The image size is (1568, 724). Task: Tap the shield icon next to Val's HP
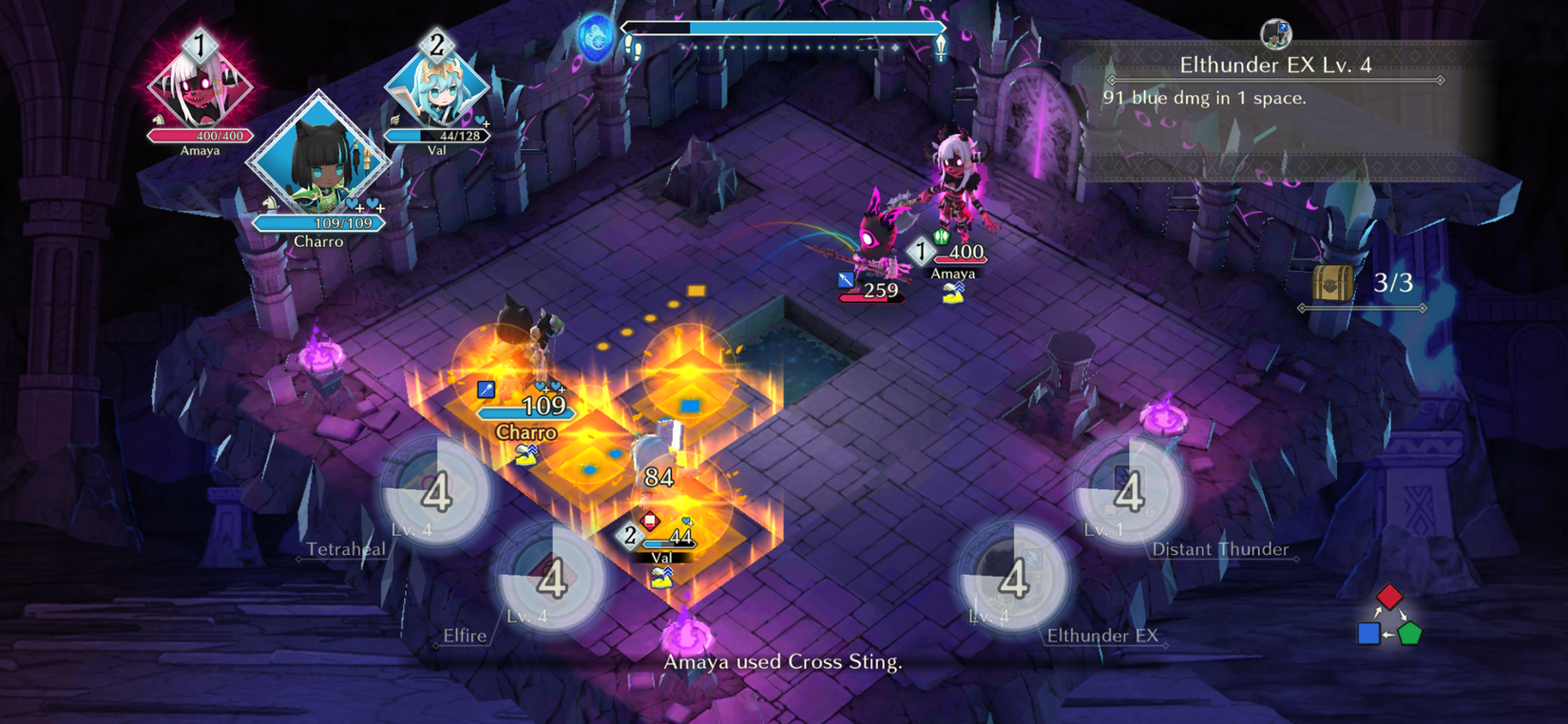[x=650, y=521]
